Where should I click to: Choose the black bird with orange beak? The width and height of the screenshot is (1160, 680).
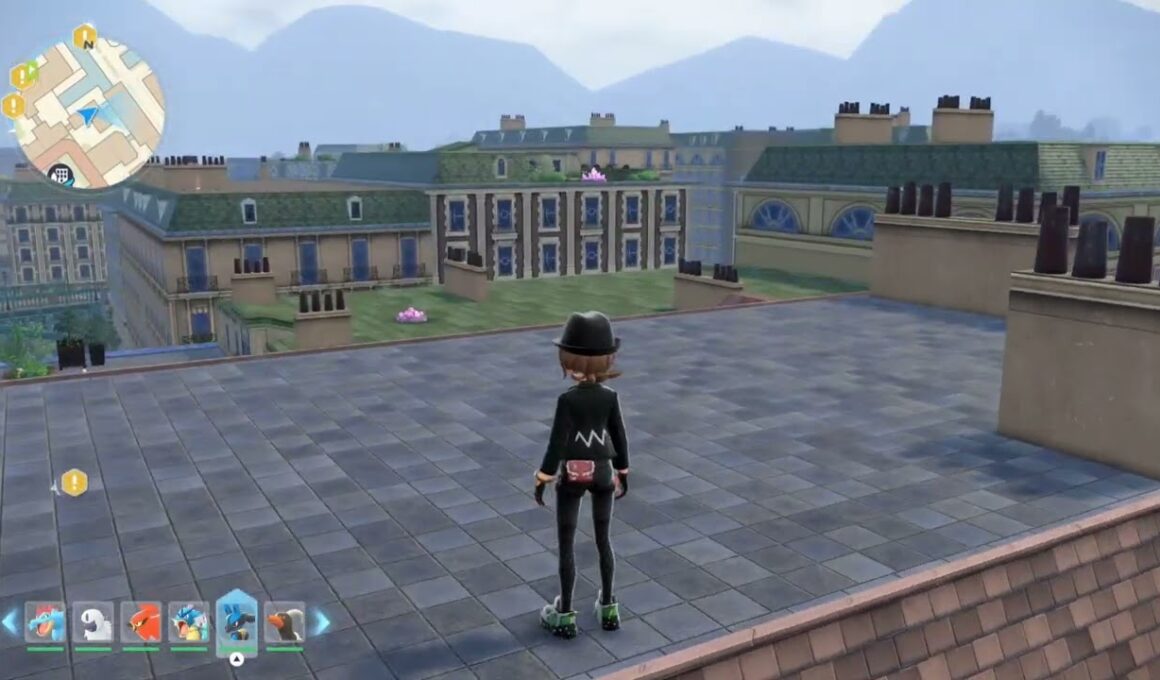[x=285, y=621]
